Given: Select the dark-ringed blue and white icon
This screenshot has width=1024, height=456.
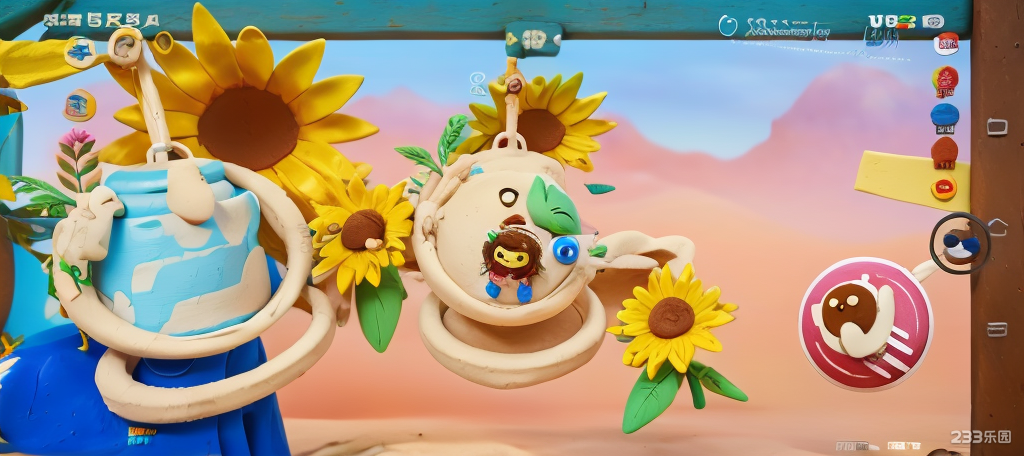Looking at the screenshot, I should pos(960,242).
